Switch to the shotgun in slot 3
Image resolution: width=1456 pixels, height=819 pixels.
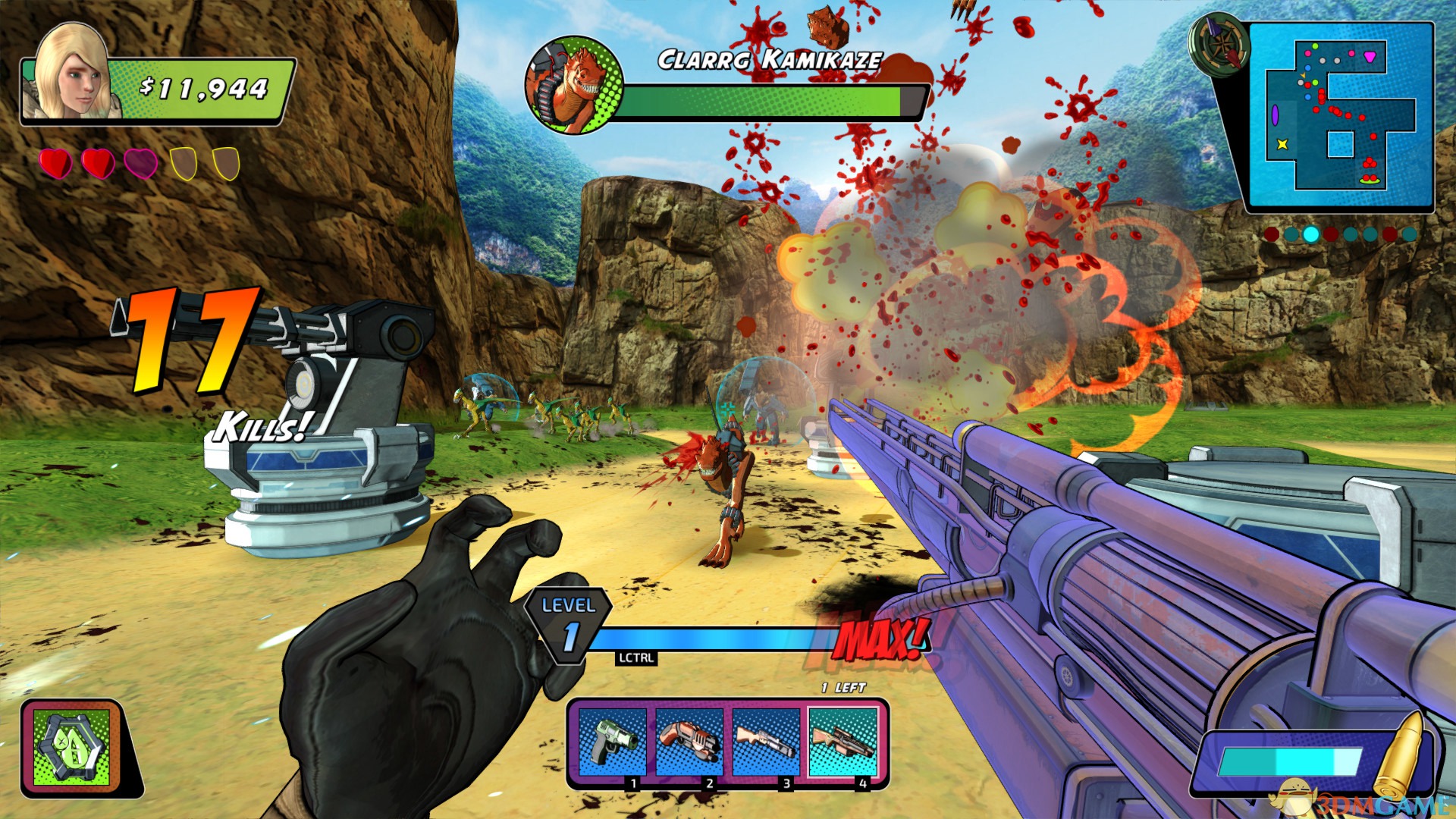(x=766, y=742)
